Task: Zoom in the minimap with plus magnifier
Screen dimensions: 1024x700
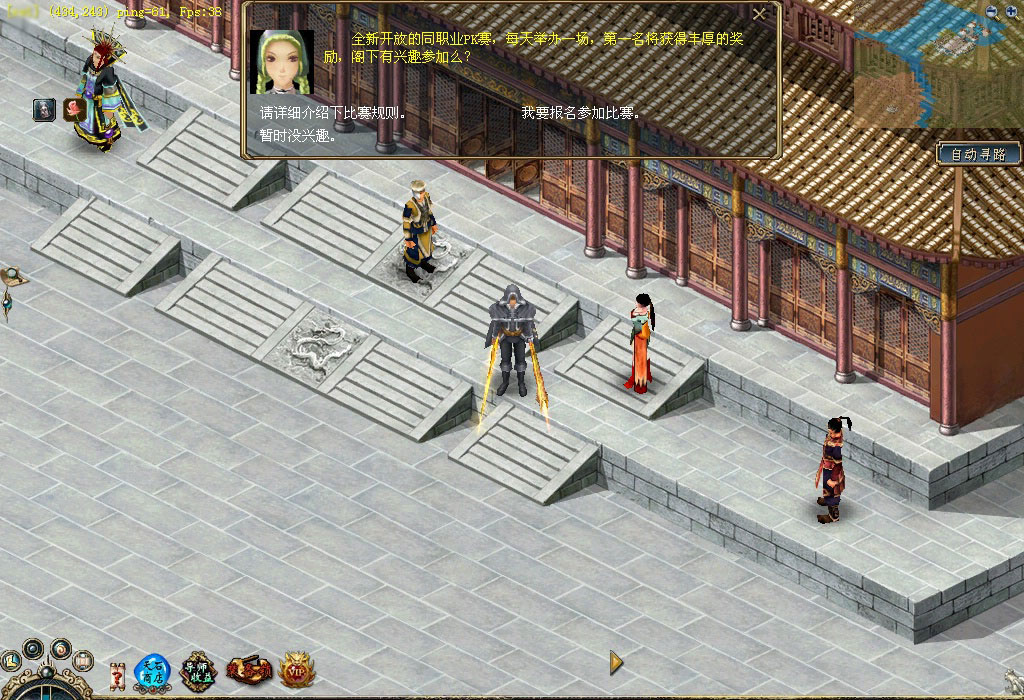Action: click(1011, 12)
